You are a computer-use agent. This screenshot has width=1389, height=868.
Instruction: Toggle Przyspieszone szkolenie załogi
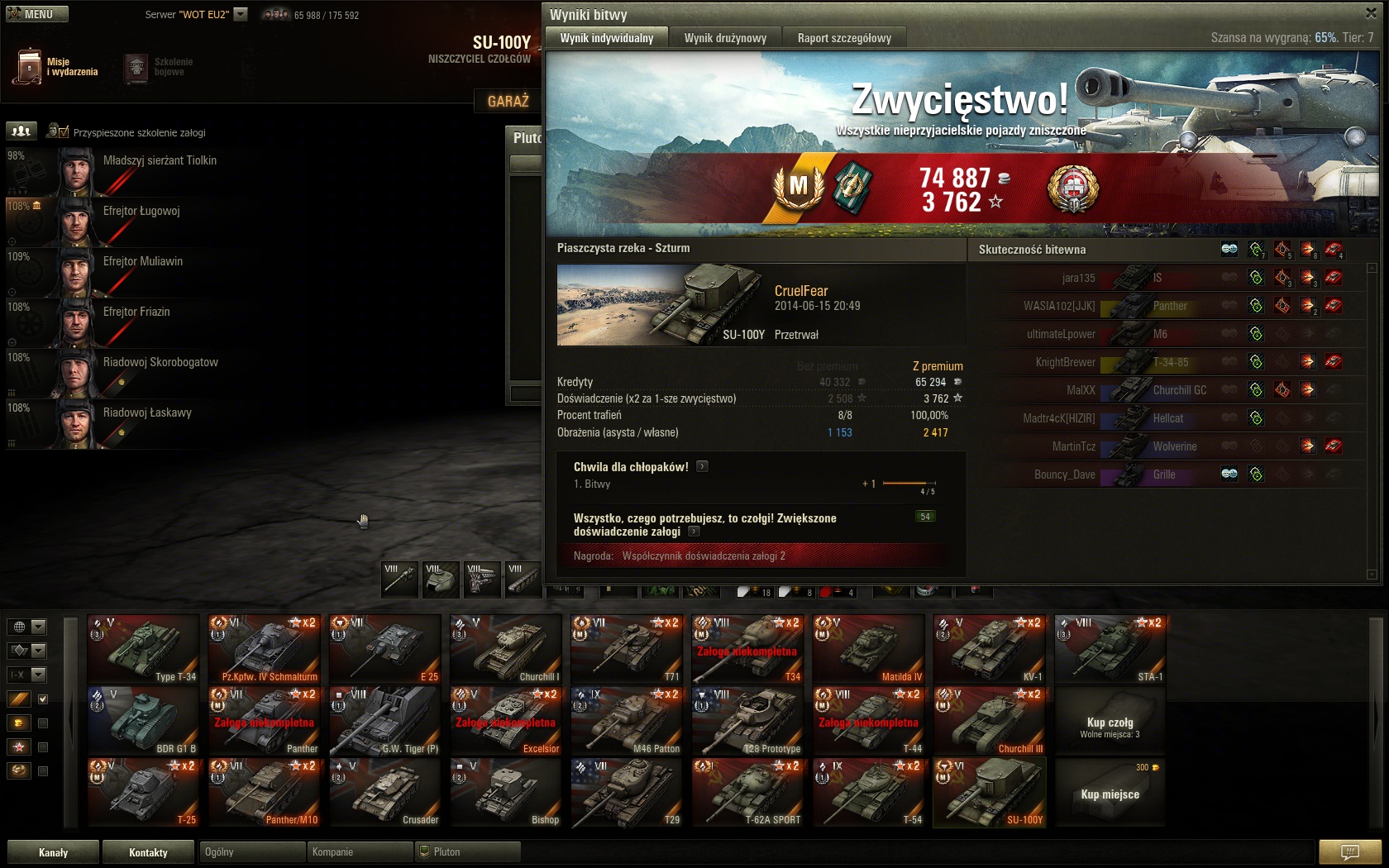click(58, 131)
